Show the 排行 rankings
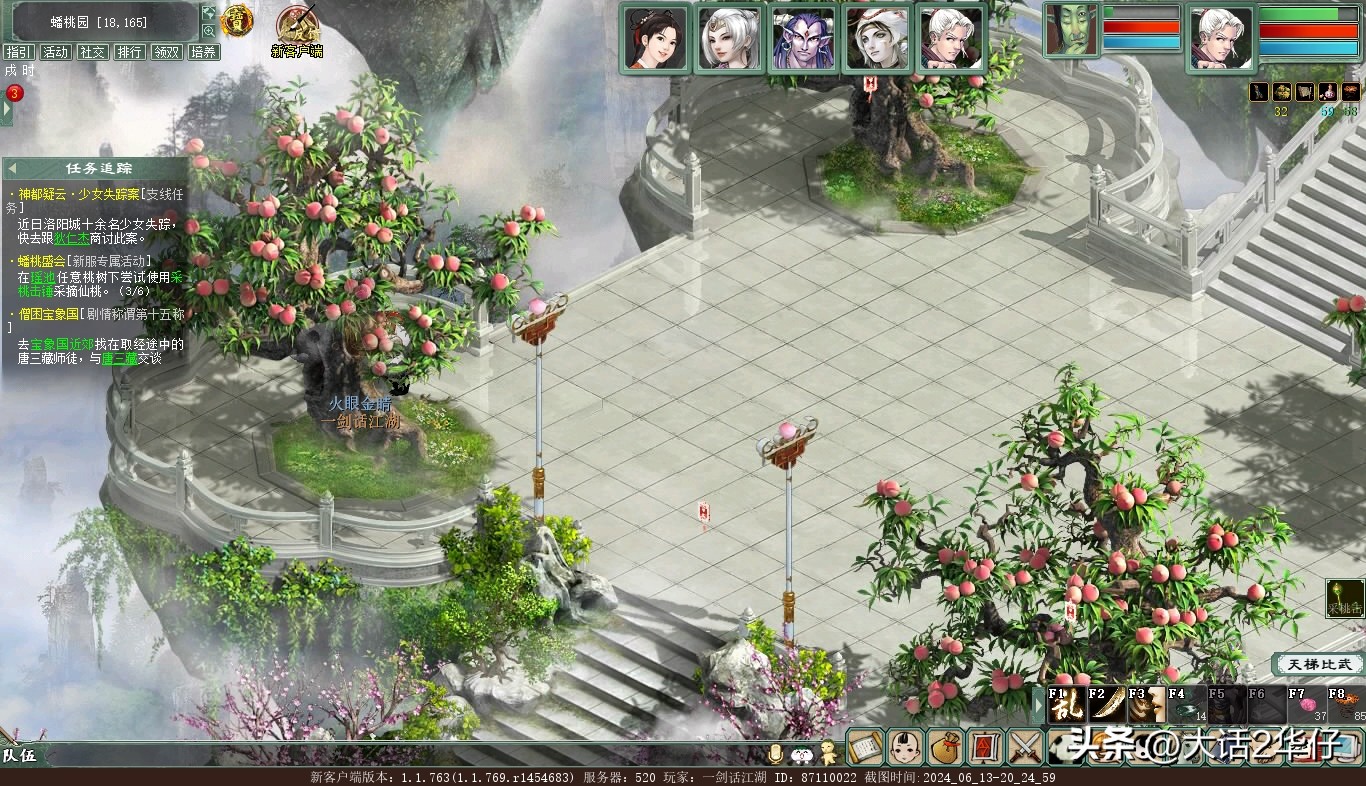 tap(129, 52)
